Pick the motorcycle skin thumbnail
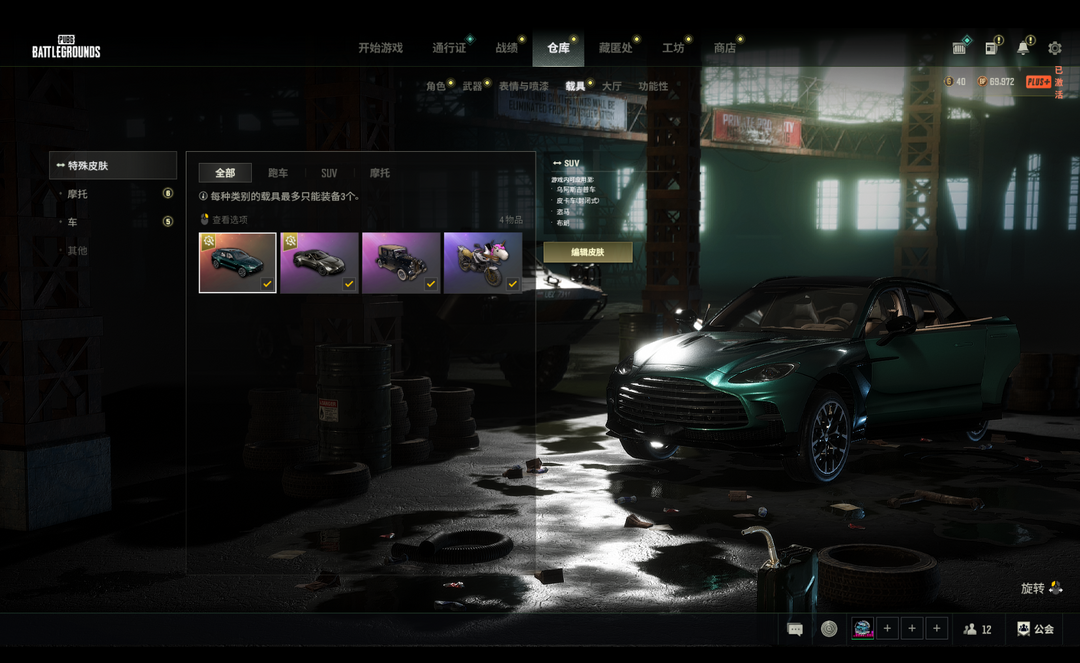The width and height of the screenshot is (1080, 663). click(x=483, y=263)
